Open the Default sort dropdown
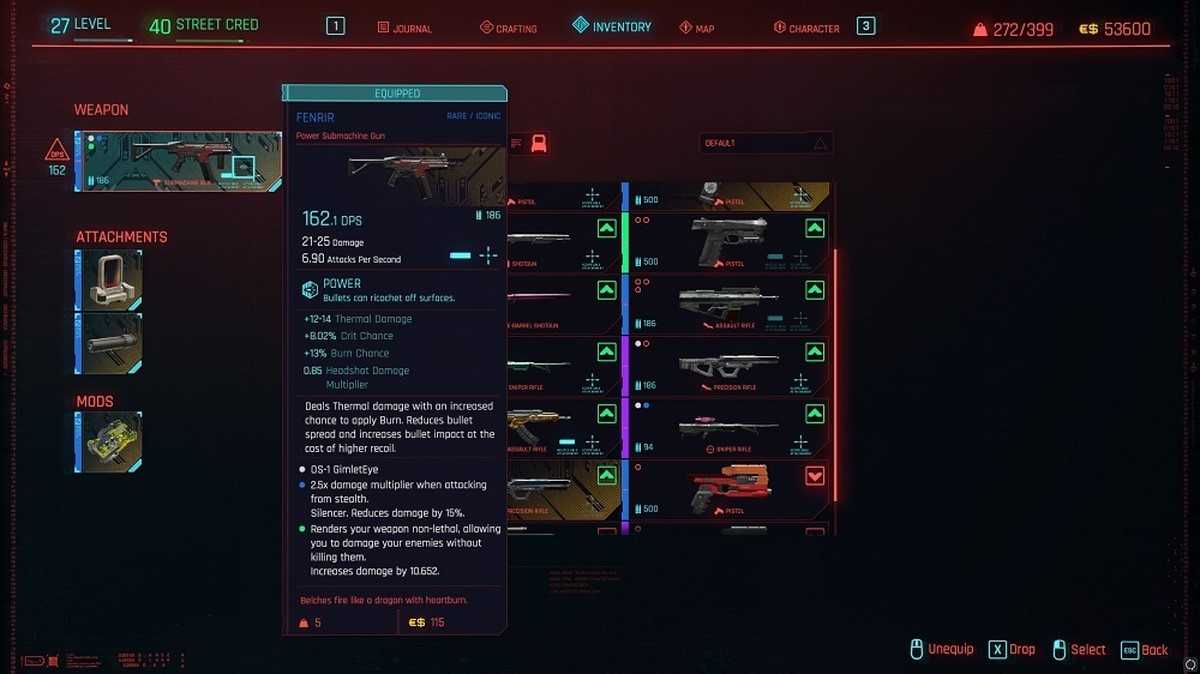Viewport: 1200px width, 674px height. pos(765,144)
